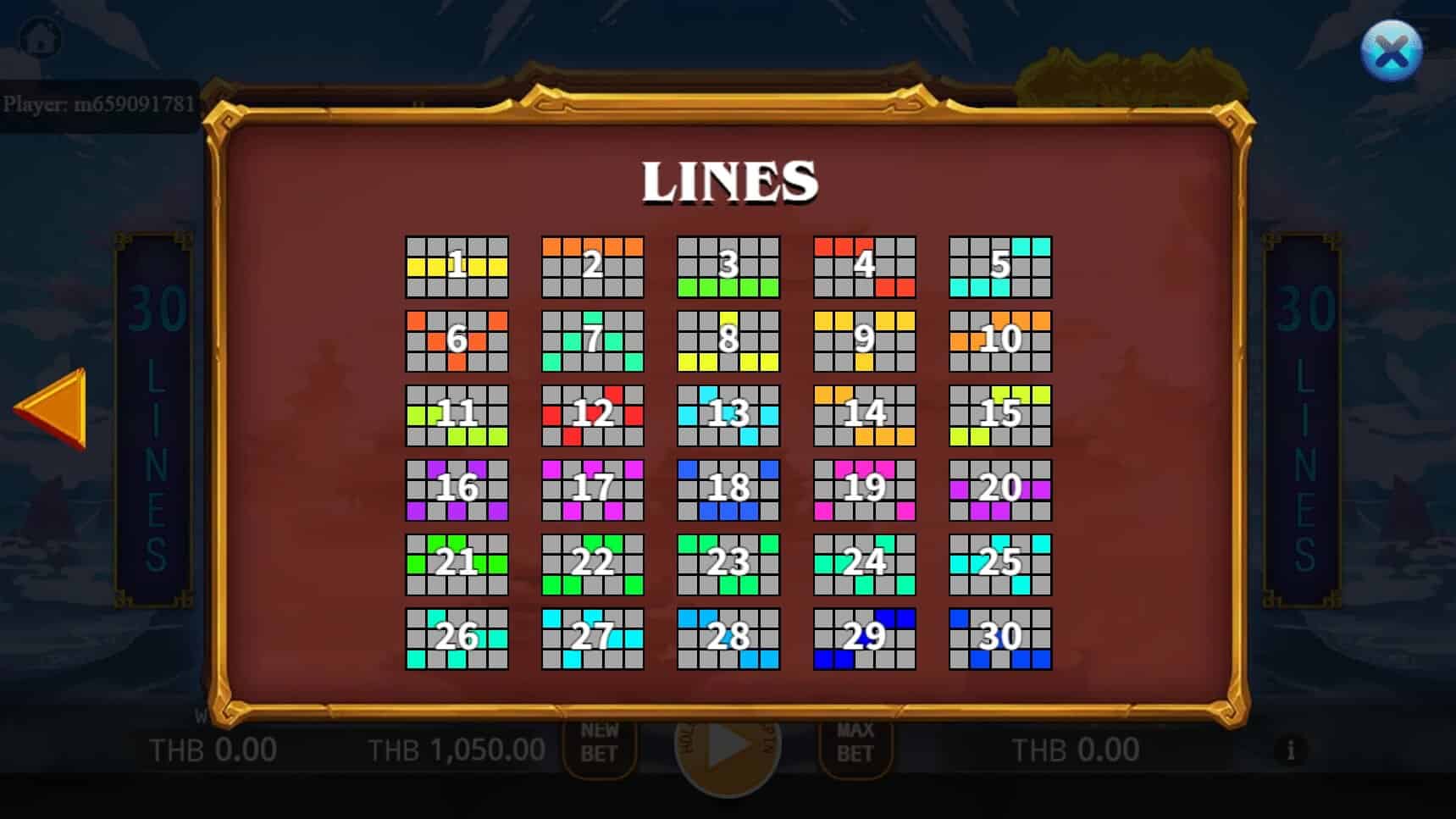This screenshot has width=1456, height=819.
Task: Click the LINES title heading
Action: coord(730,180)
